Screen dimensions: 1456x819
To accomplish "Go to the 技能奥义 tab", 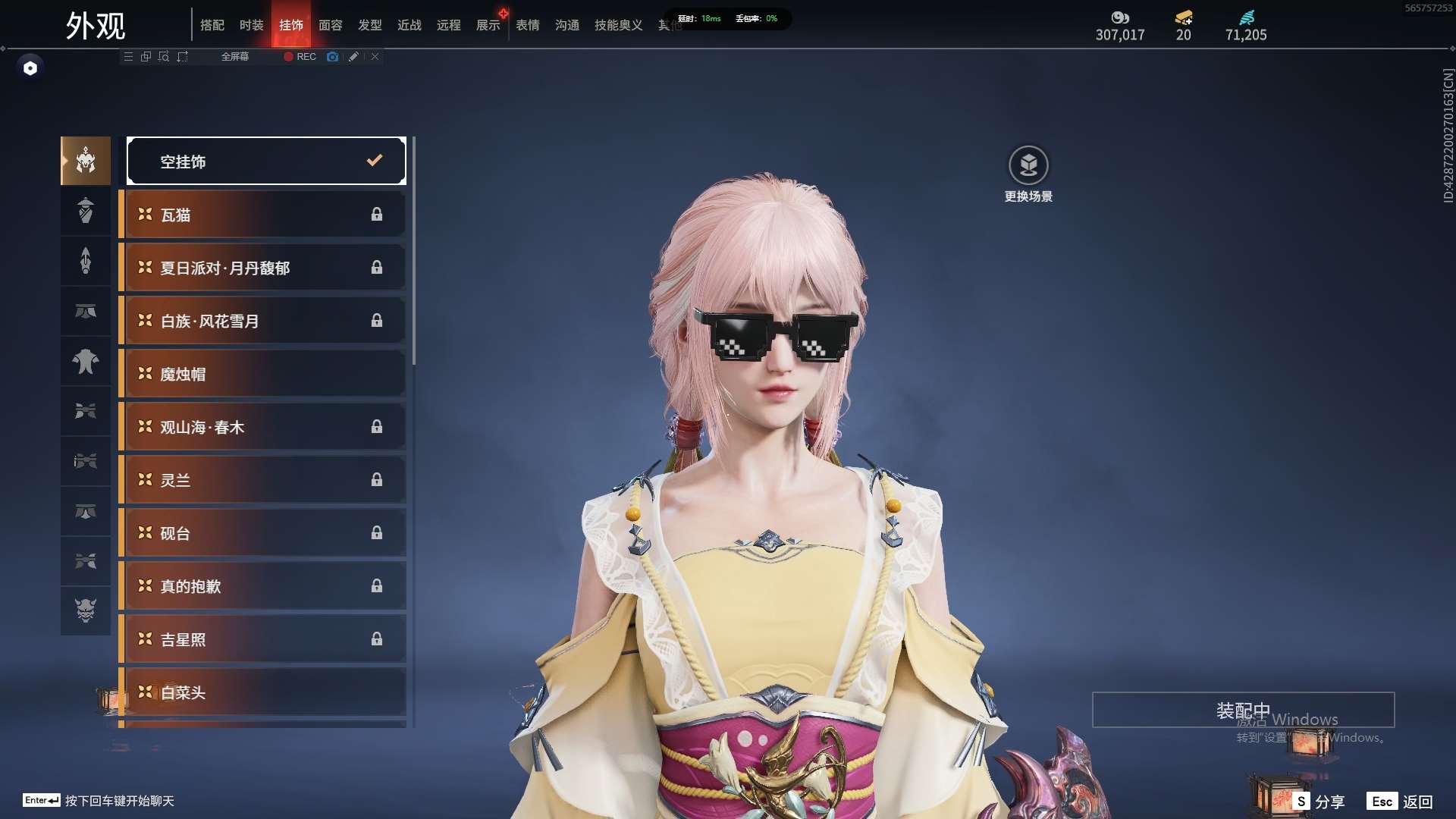I will 618,25.
